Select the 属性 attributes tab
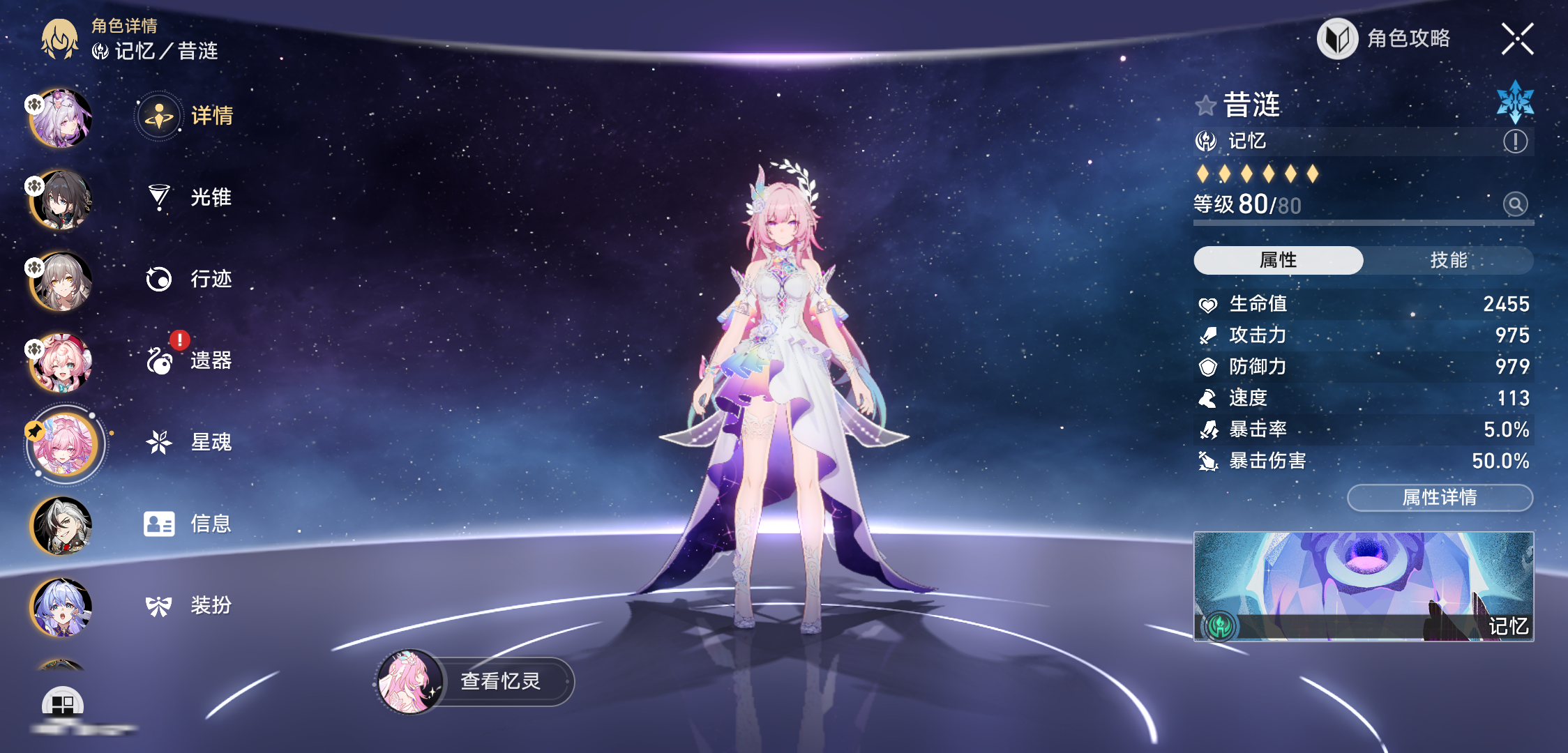 [1279, 260]
